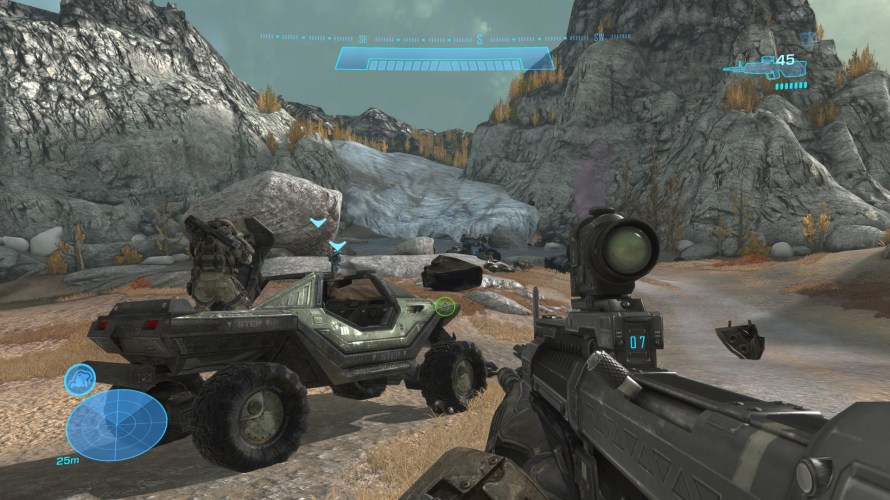Click the circular motion tracker radar
Screen dimensions: 890x500
pyautogui.click(x=116, y=424)
